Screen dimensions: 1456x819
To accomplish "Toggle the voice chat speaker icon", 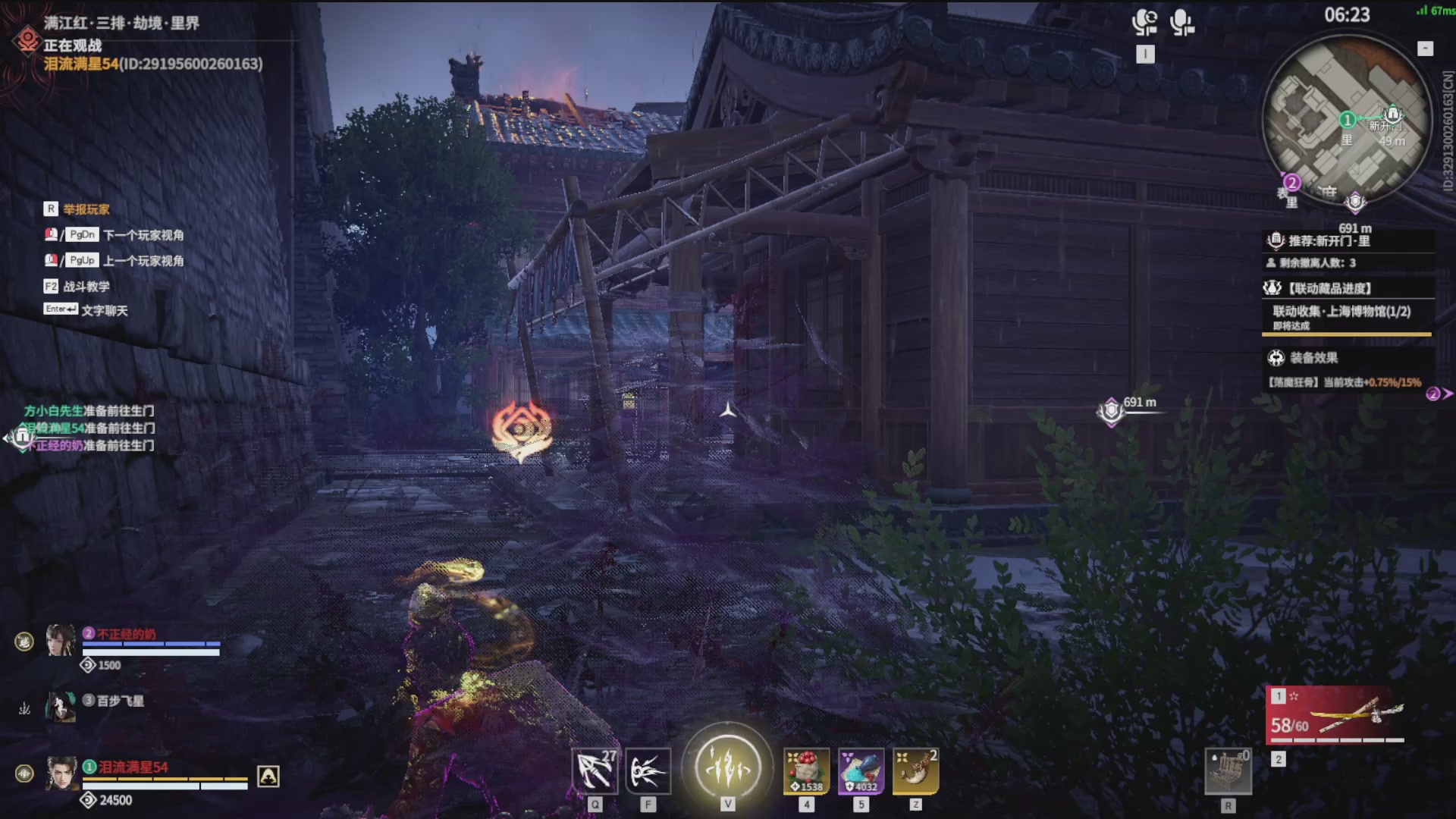I will [x=1144, y=23].
